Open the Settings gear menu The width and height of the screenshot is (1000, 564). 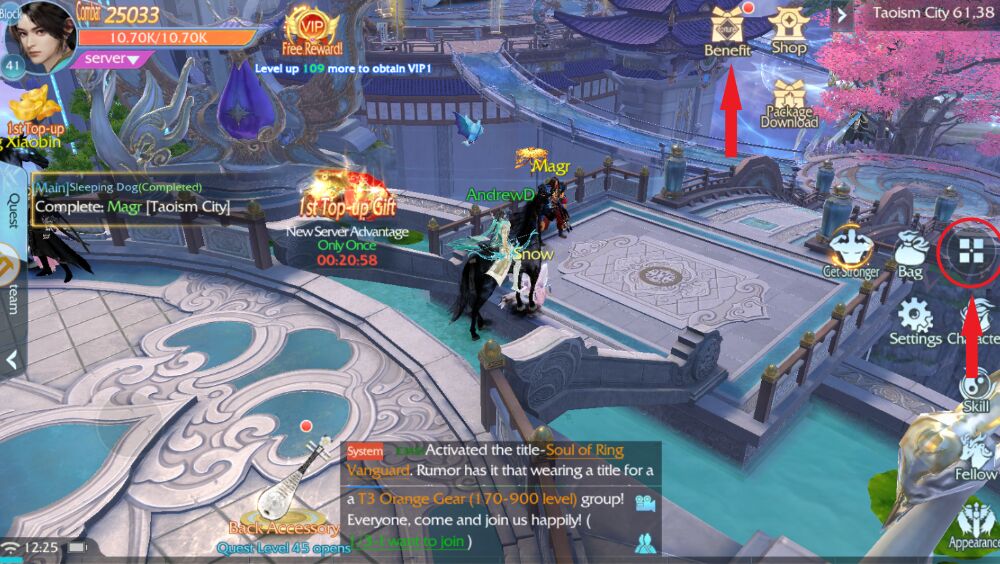915,320
